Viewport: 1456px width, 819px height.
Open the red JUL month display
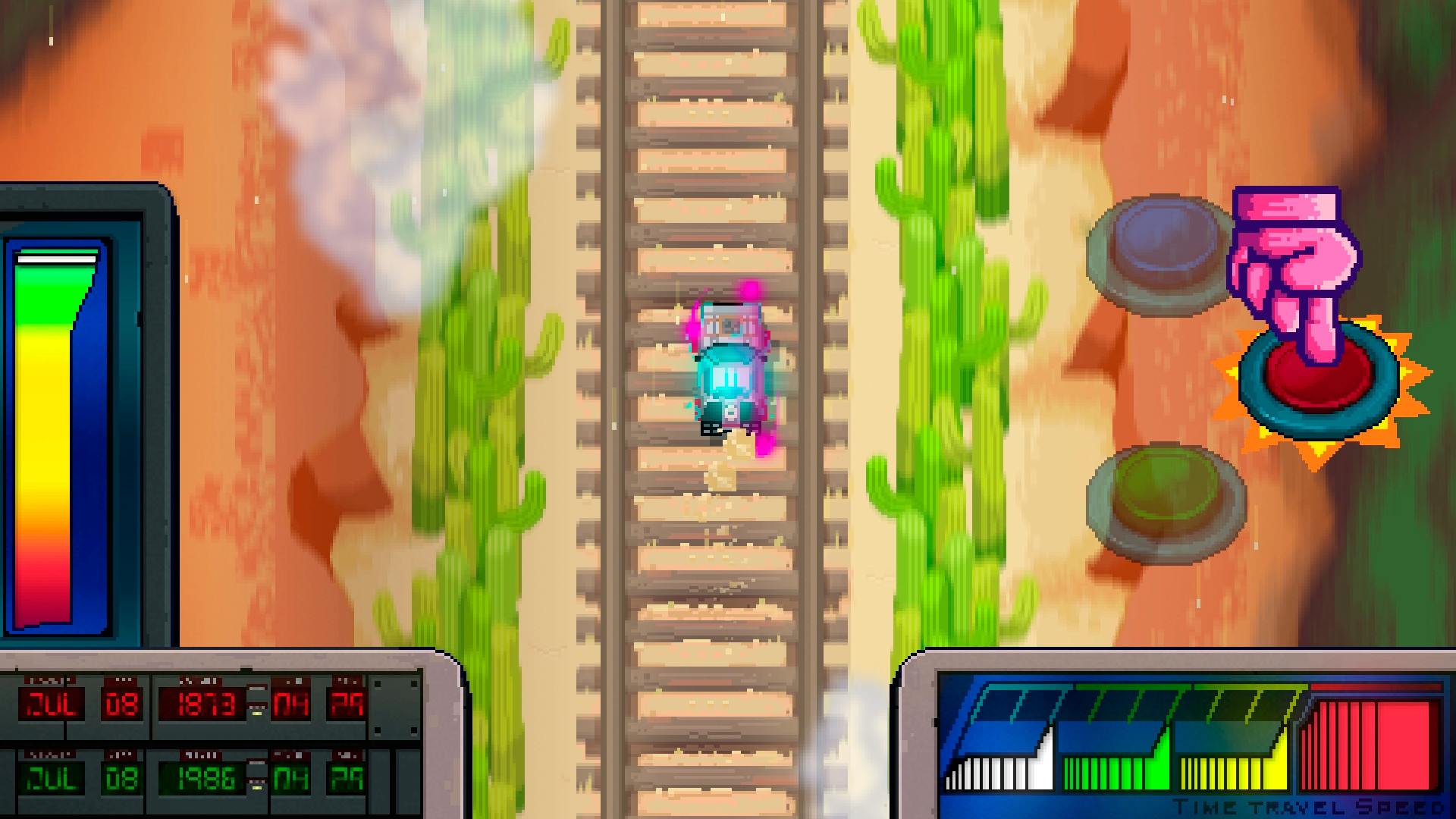click(52, 703)
